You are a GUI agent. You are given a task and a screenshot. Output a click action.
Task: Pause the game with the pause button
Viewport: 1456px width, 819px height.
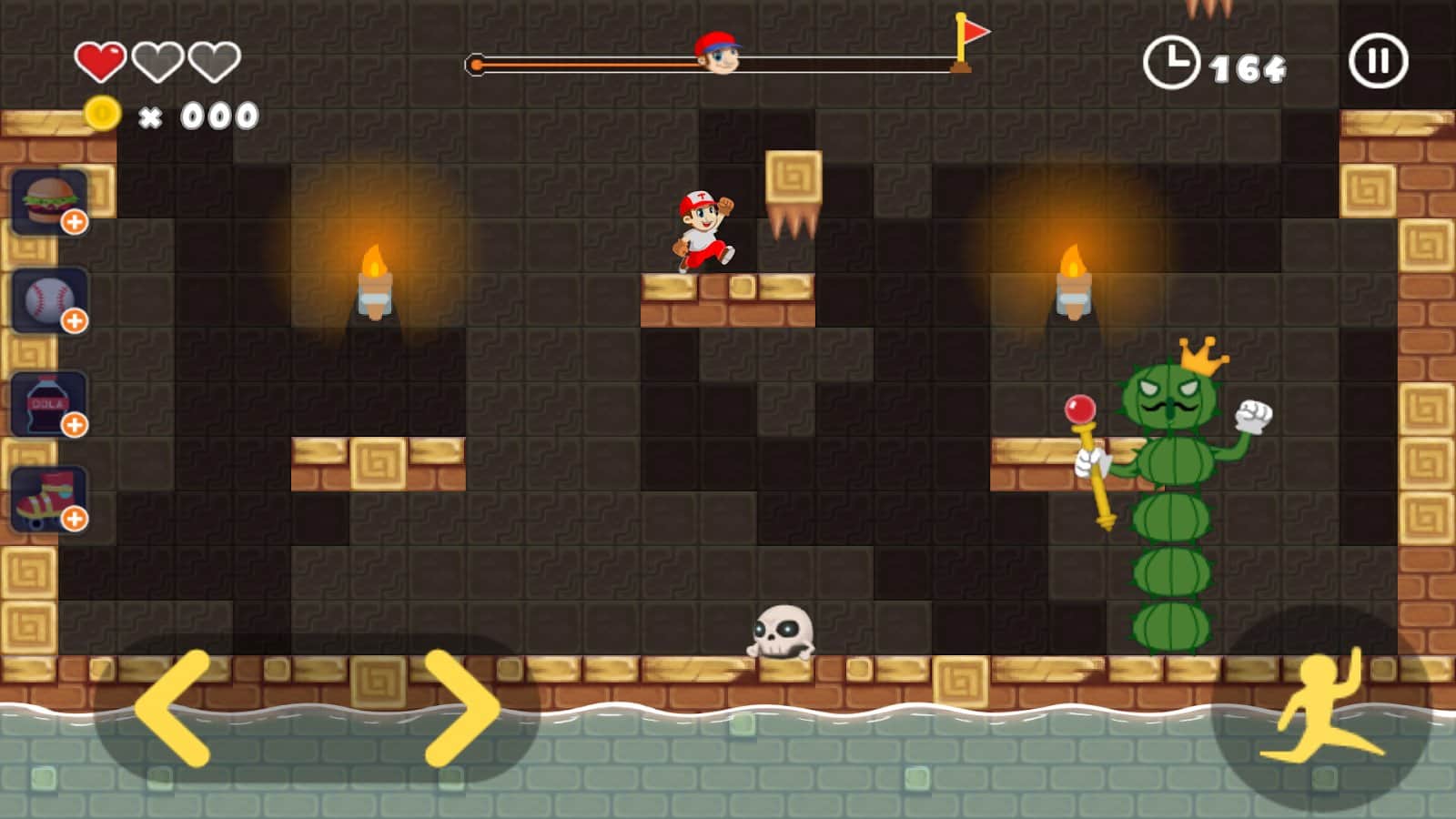click(1377, 61)
